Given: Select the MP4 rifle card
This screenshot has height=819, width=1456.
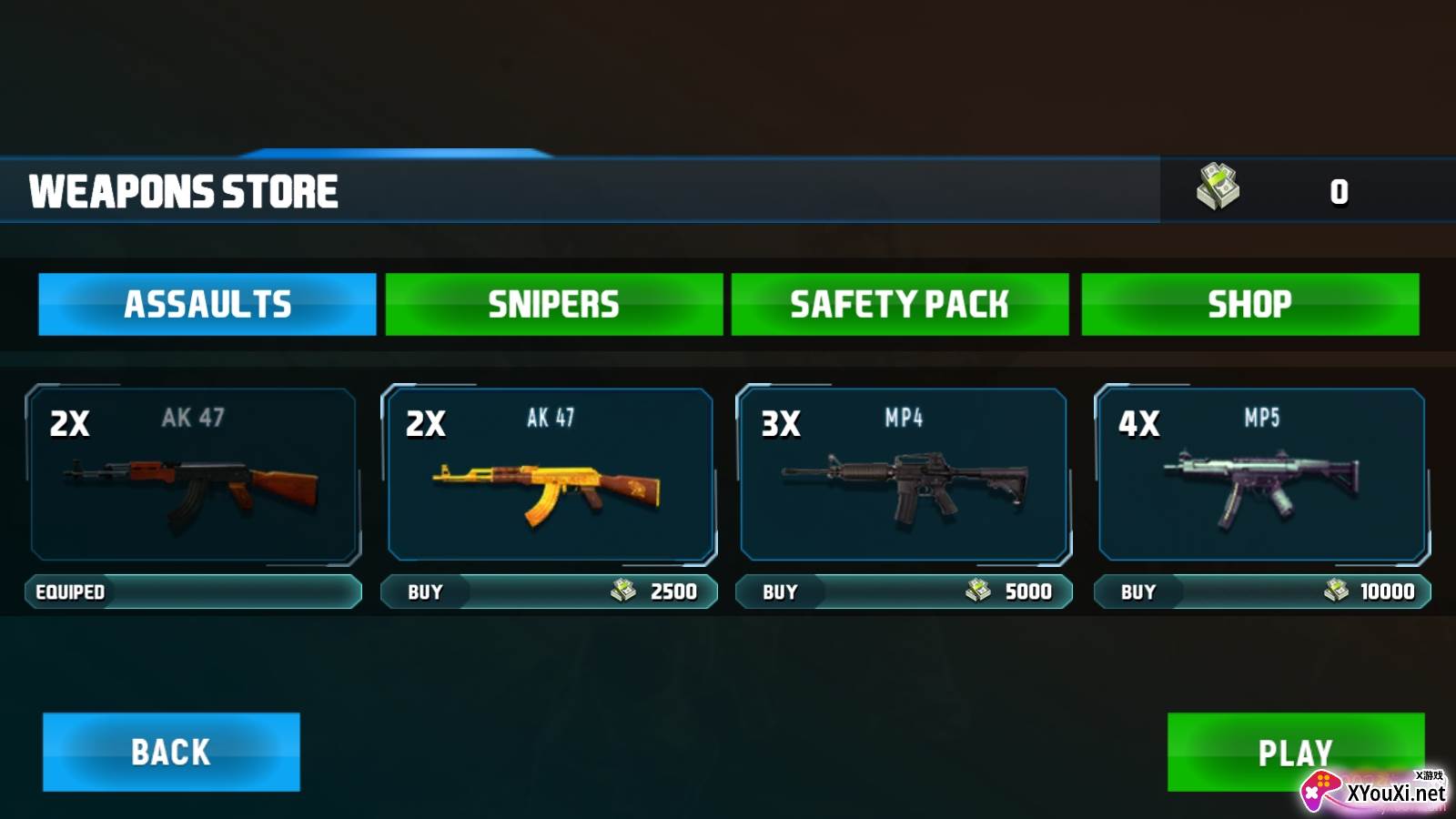Looking at the screenshot, I should tap(905, 474).
